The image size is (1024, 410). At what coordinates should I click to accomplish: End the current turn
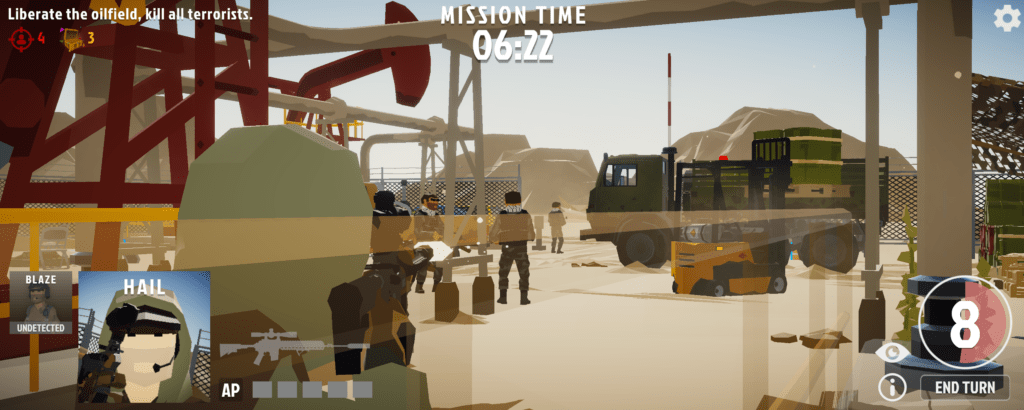(964, 387)
